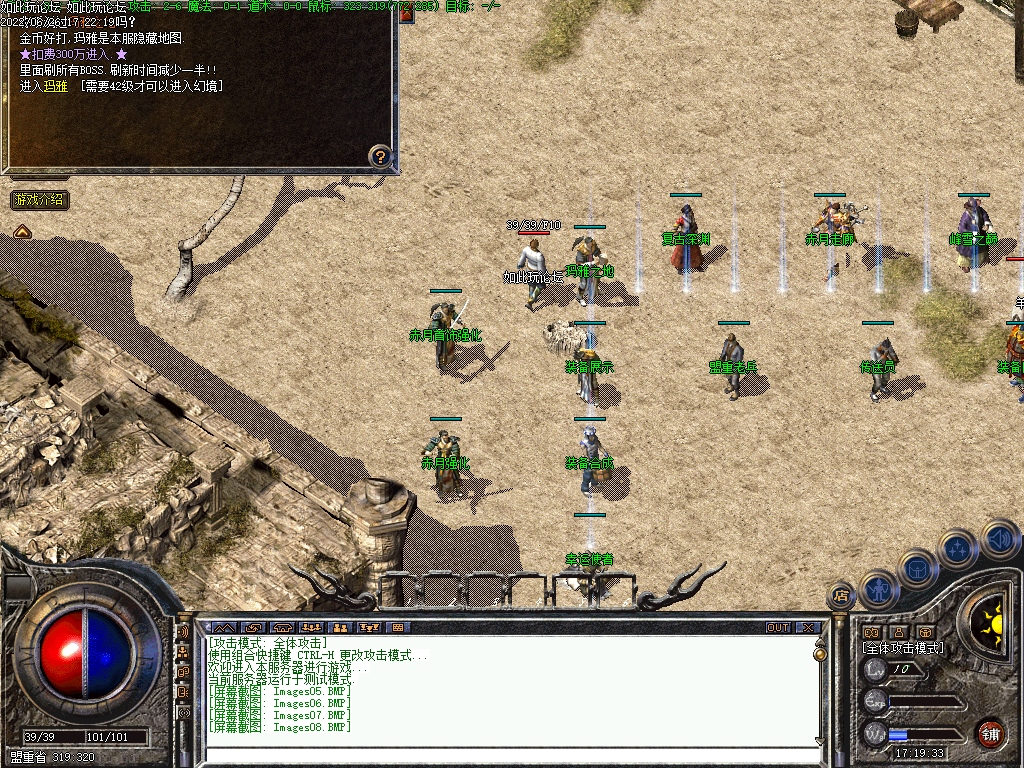Open the 店 shop button
1024x768 pixels.
840,596
